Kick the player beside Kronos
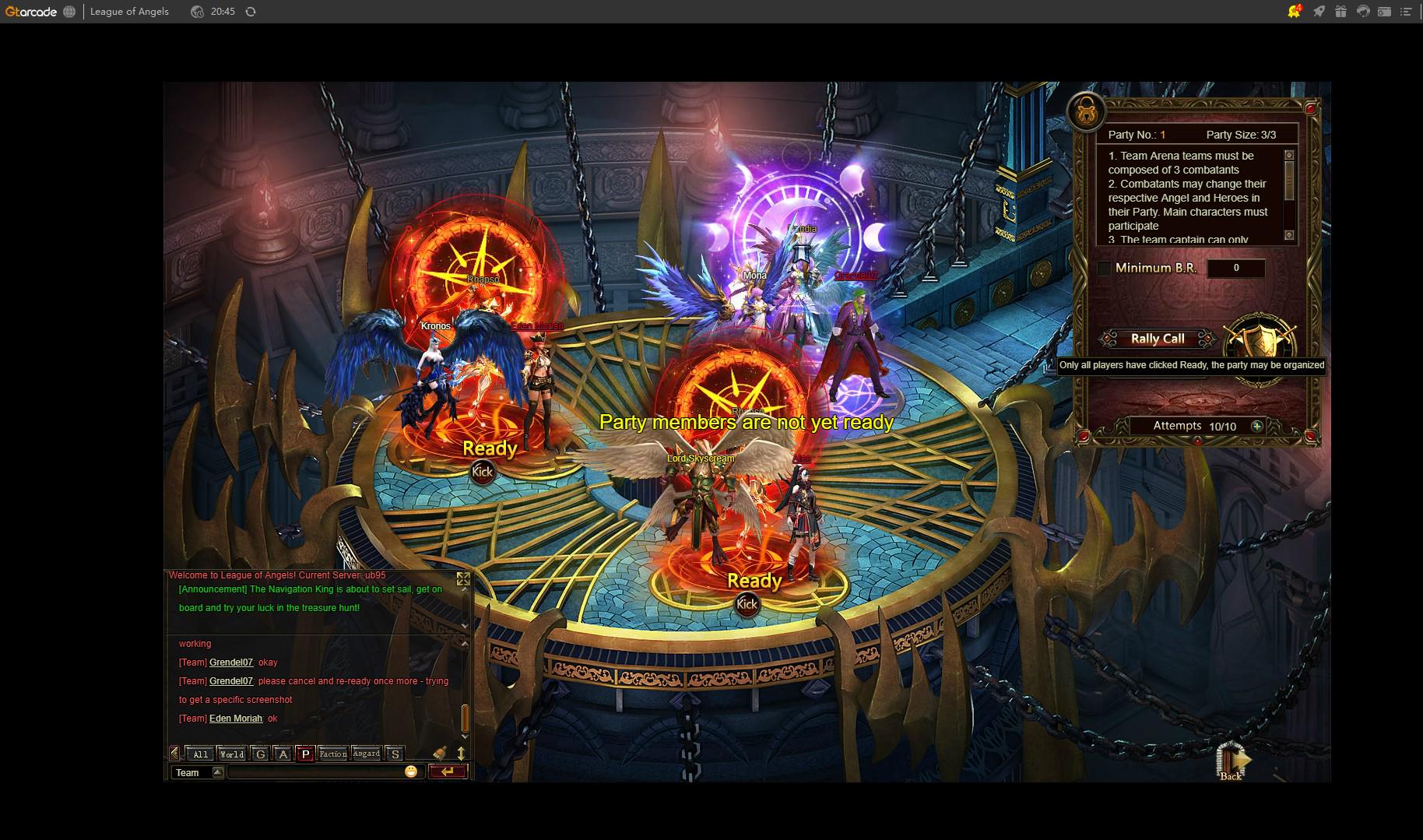 point(482,472)
